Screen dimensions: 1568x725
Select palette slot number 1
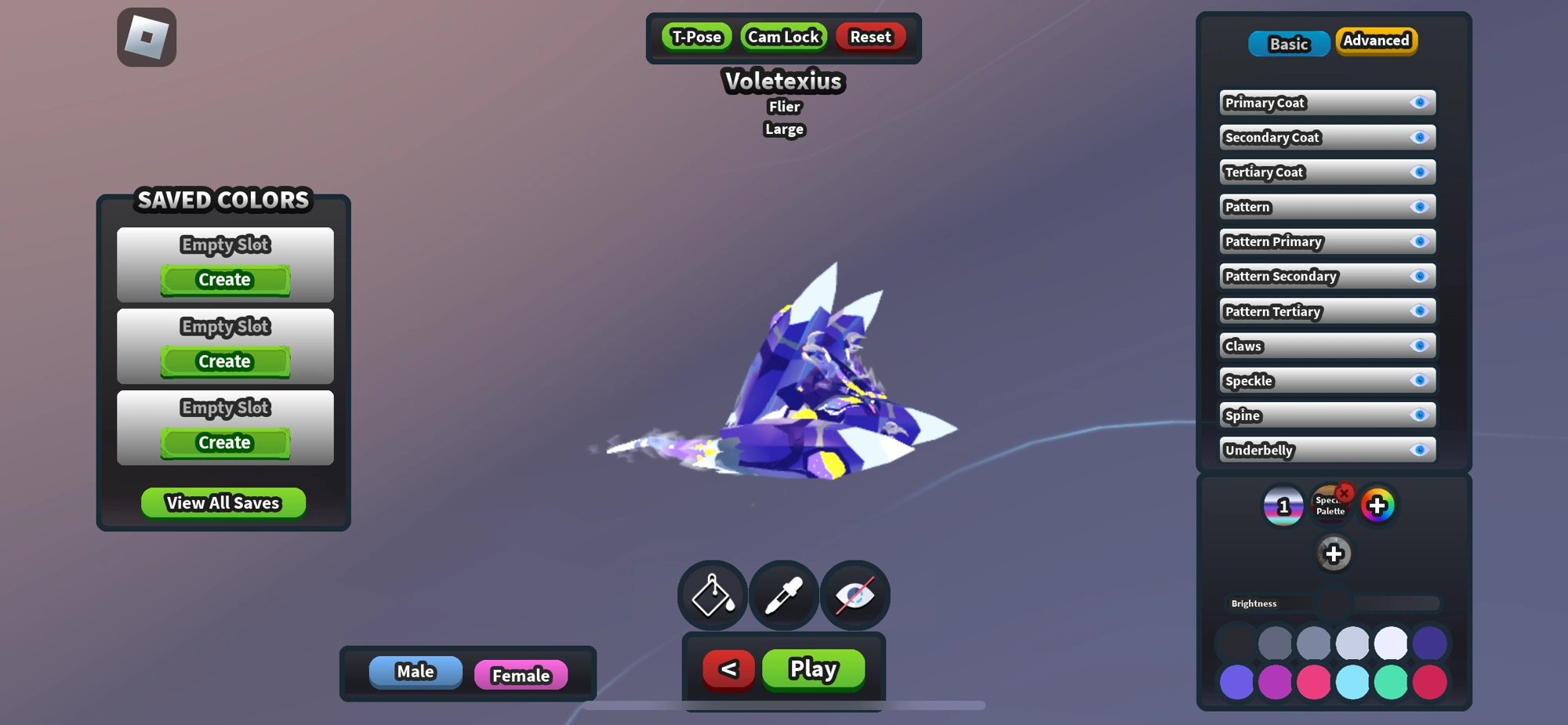[1283, 506]
